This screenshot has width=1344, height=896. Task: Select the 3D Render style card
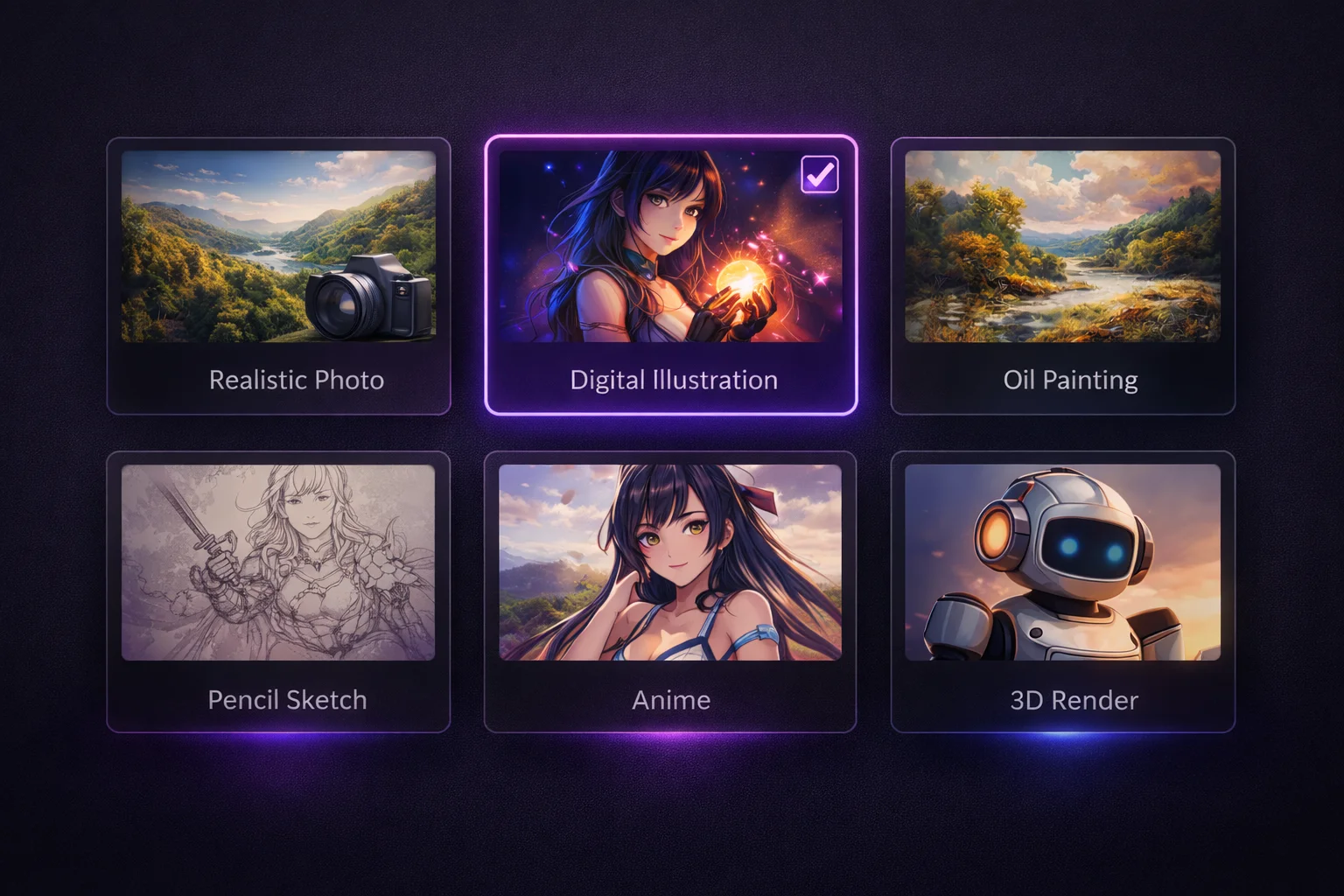[x=1062, y=591]
